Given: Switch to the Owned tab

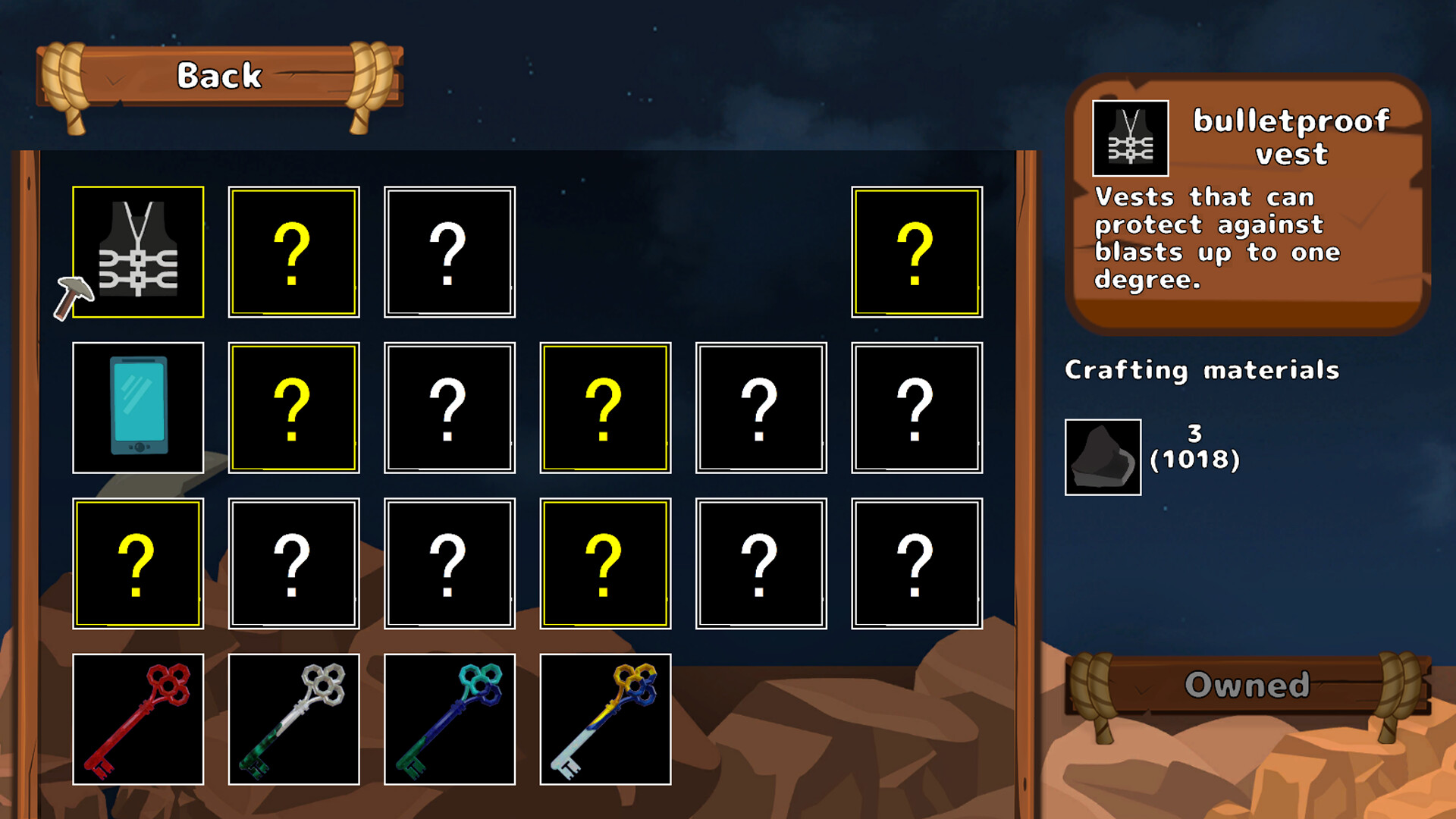Looking at the screenshot, I should pos(1247,685).
